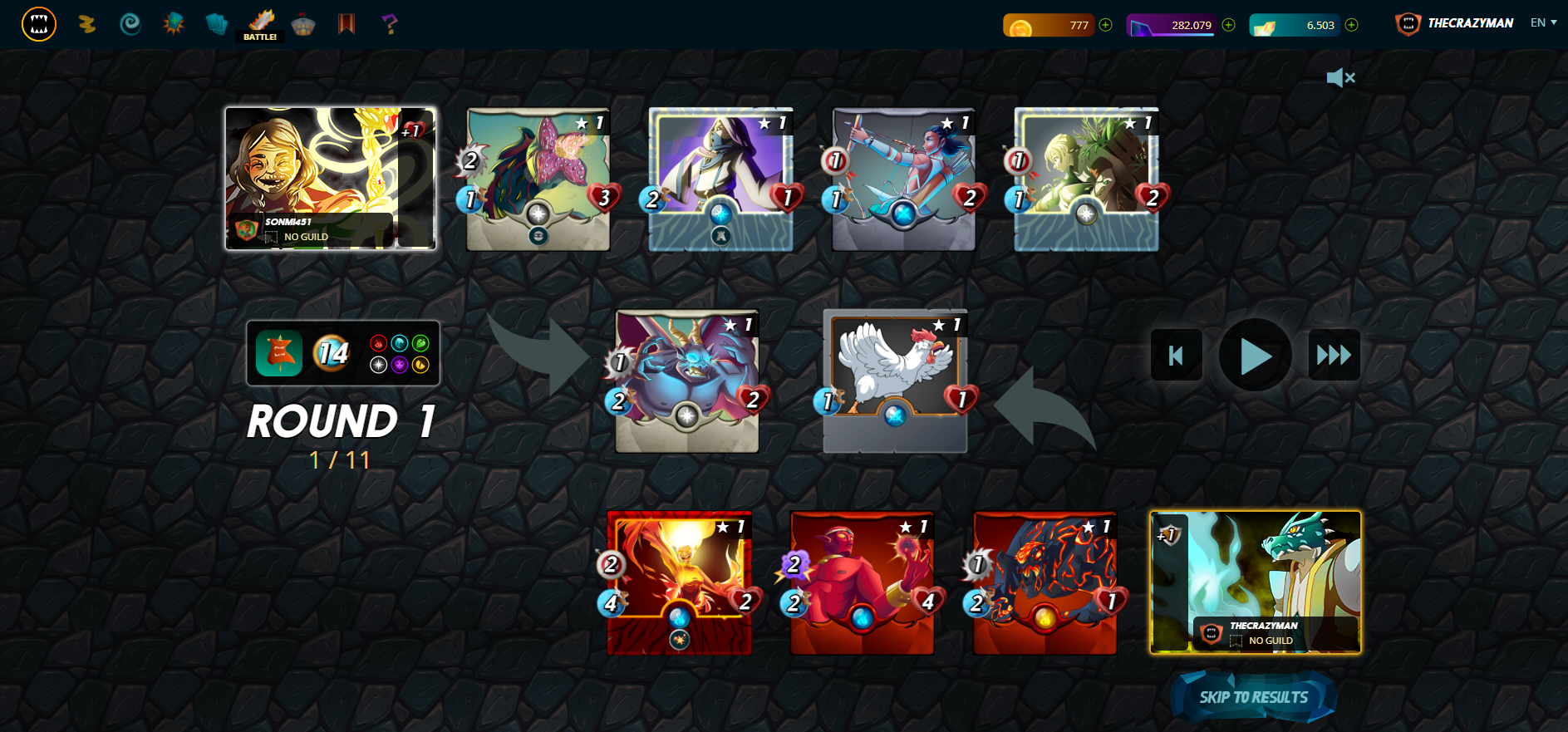This screenshot has height=732, width=1568.
Task: Expand the THECRAZYMAN account menu
Action: pyautogui.click(x=1469, y=22)
